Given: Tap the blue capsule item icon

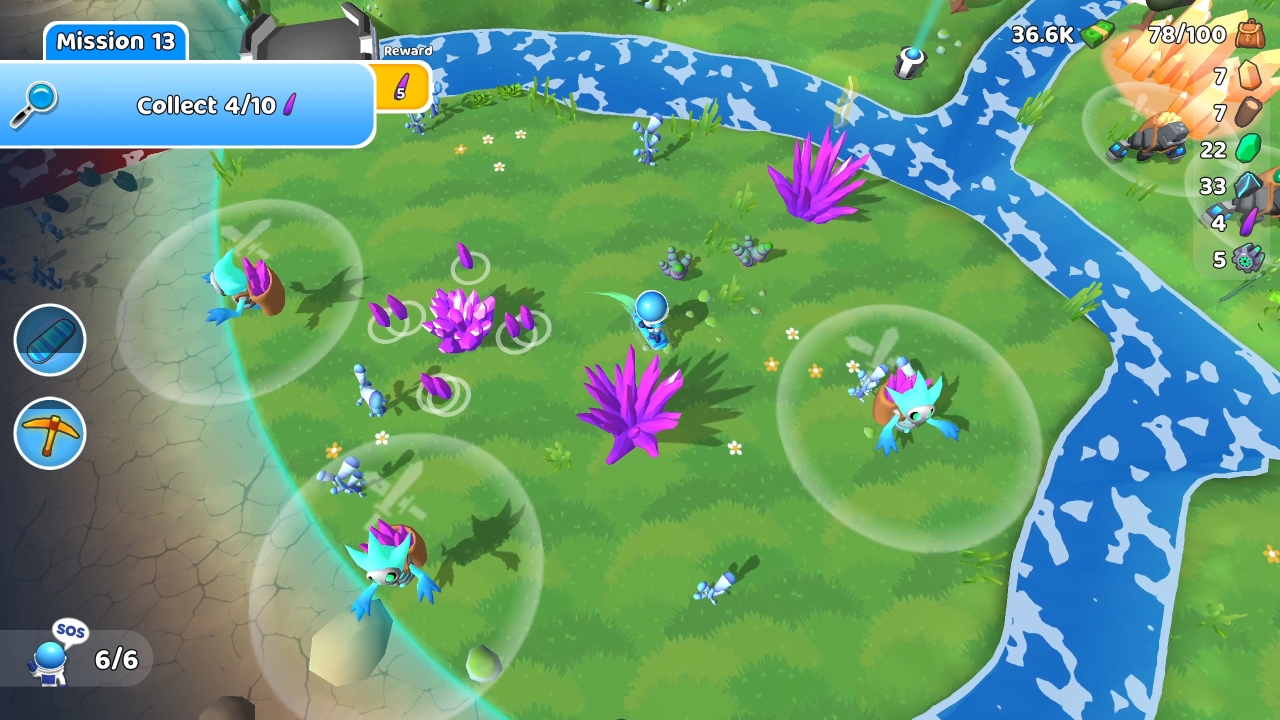Looking at the screenshot, I should pyautogui.click(x=49, y=340).
